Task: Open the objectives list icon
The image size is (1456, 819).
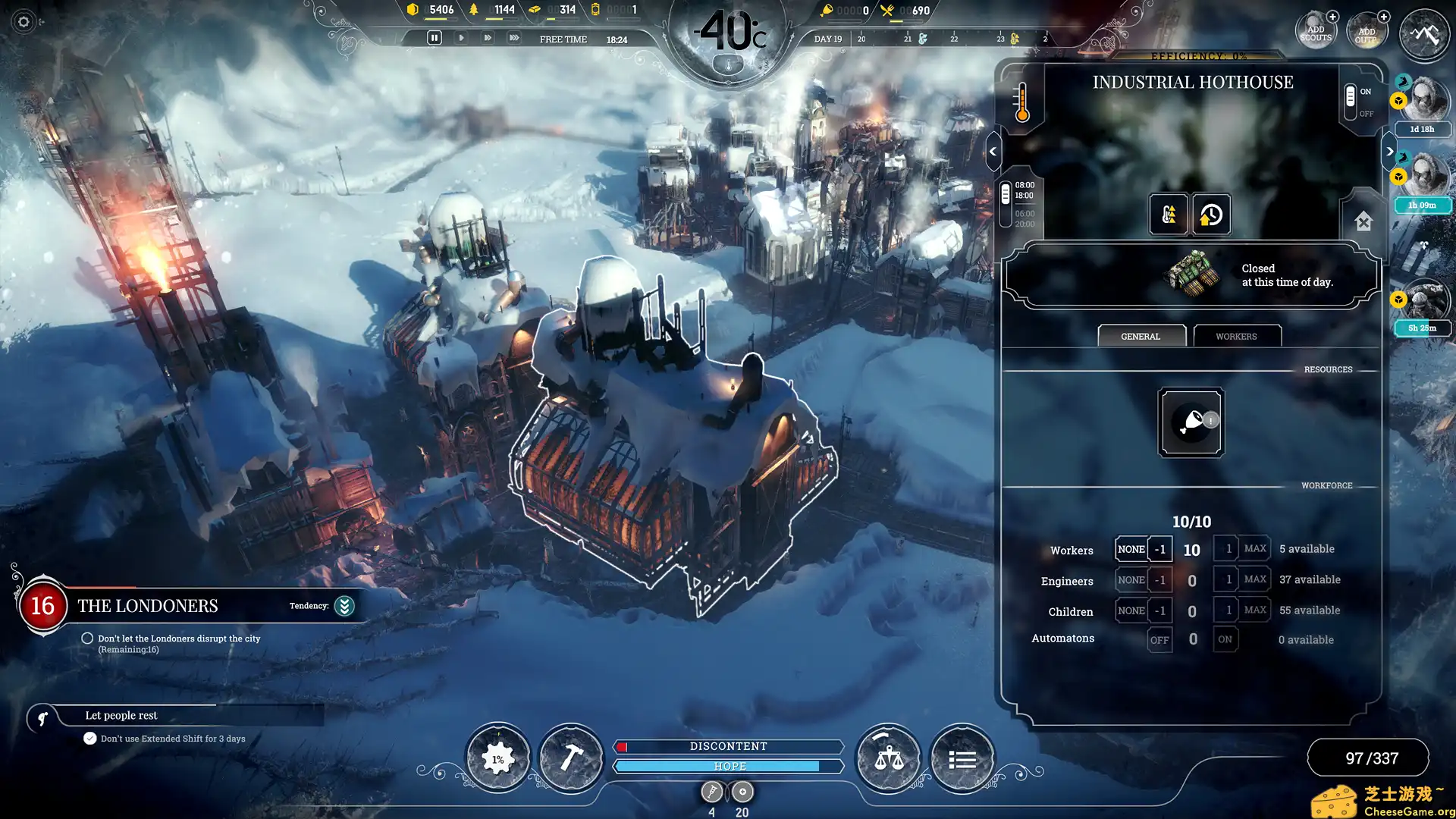Action: [x=962, y=756]
